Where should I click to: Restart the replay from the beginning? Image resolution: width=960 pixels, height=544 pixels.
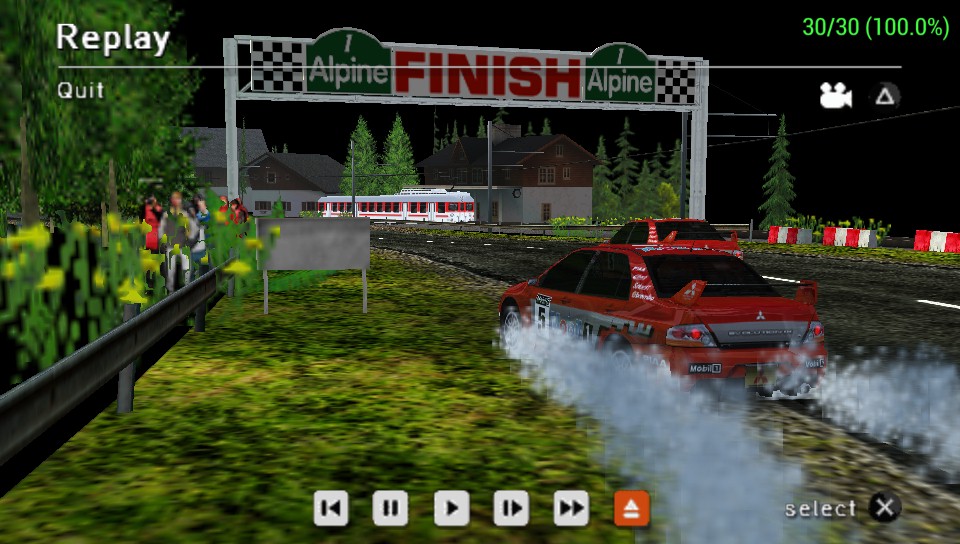pyautogui.click(x=331, y=508)
